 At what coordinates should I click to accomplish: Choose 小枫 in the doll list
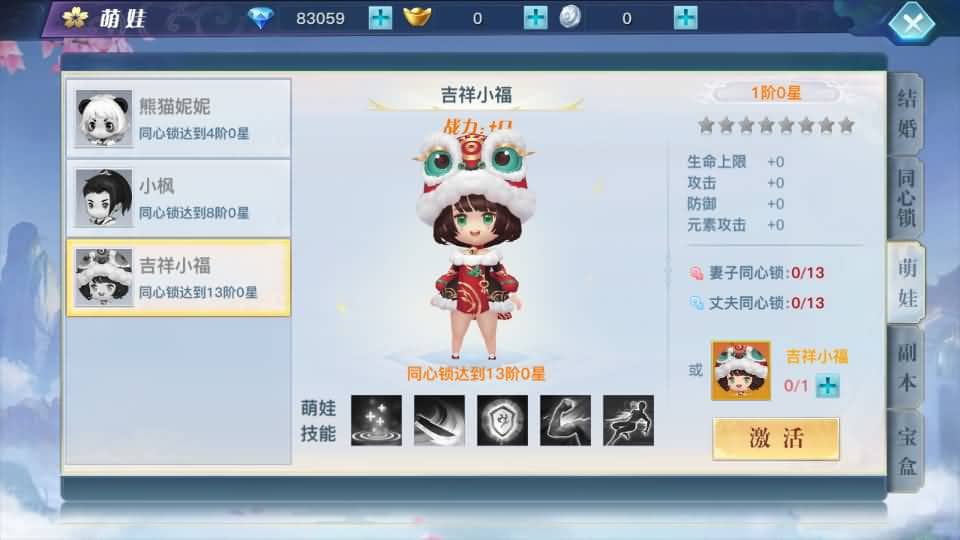click(179, 197)
